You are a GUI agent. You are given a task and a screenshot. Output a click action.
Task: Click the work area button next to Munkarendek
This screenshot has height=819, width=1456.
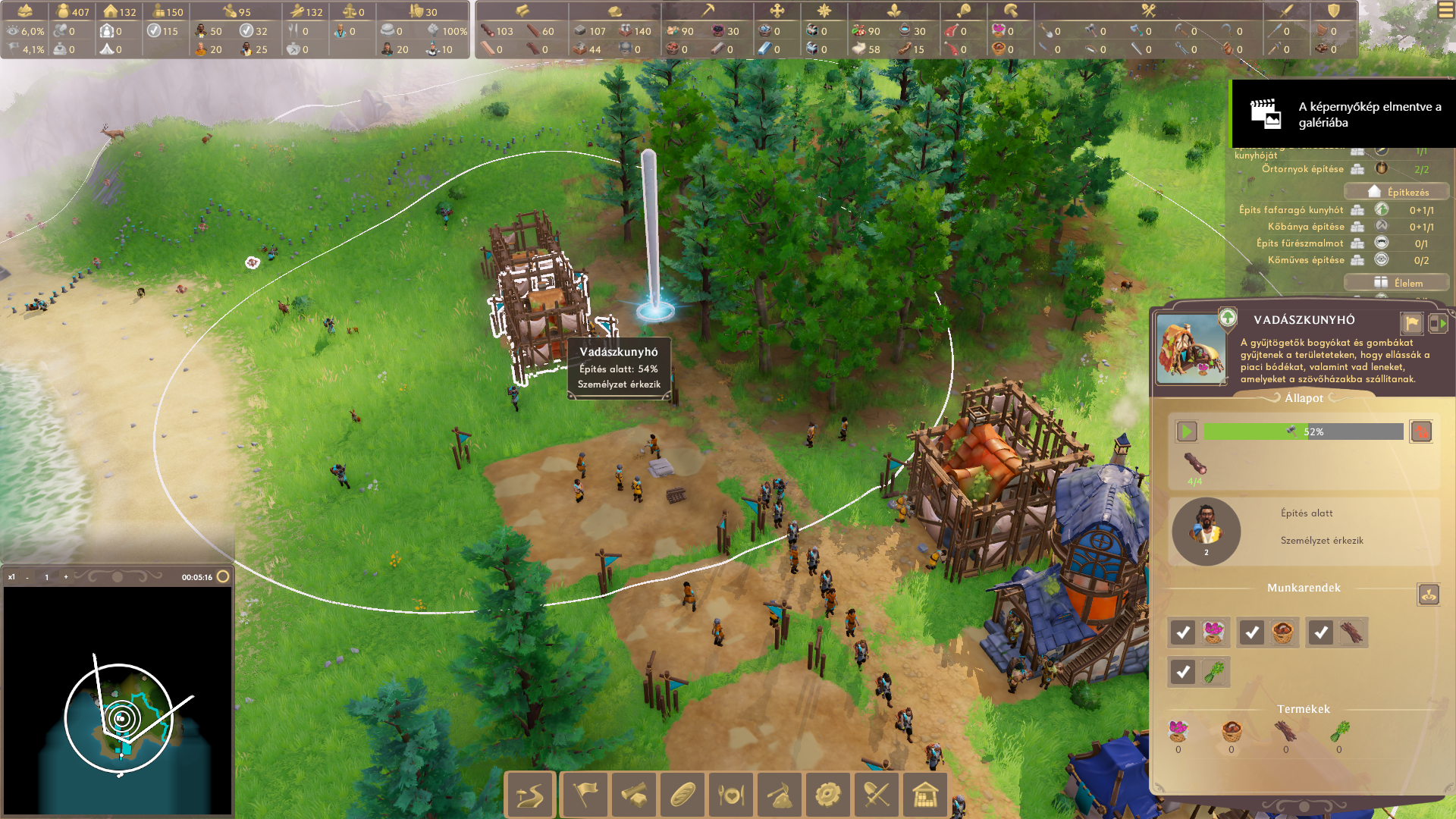pyautogui.click(x=1428, y=595)
